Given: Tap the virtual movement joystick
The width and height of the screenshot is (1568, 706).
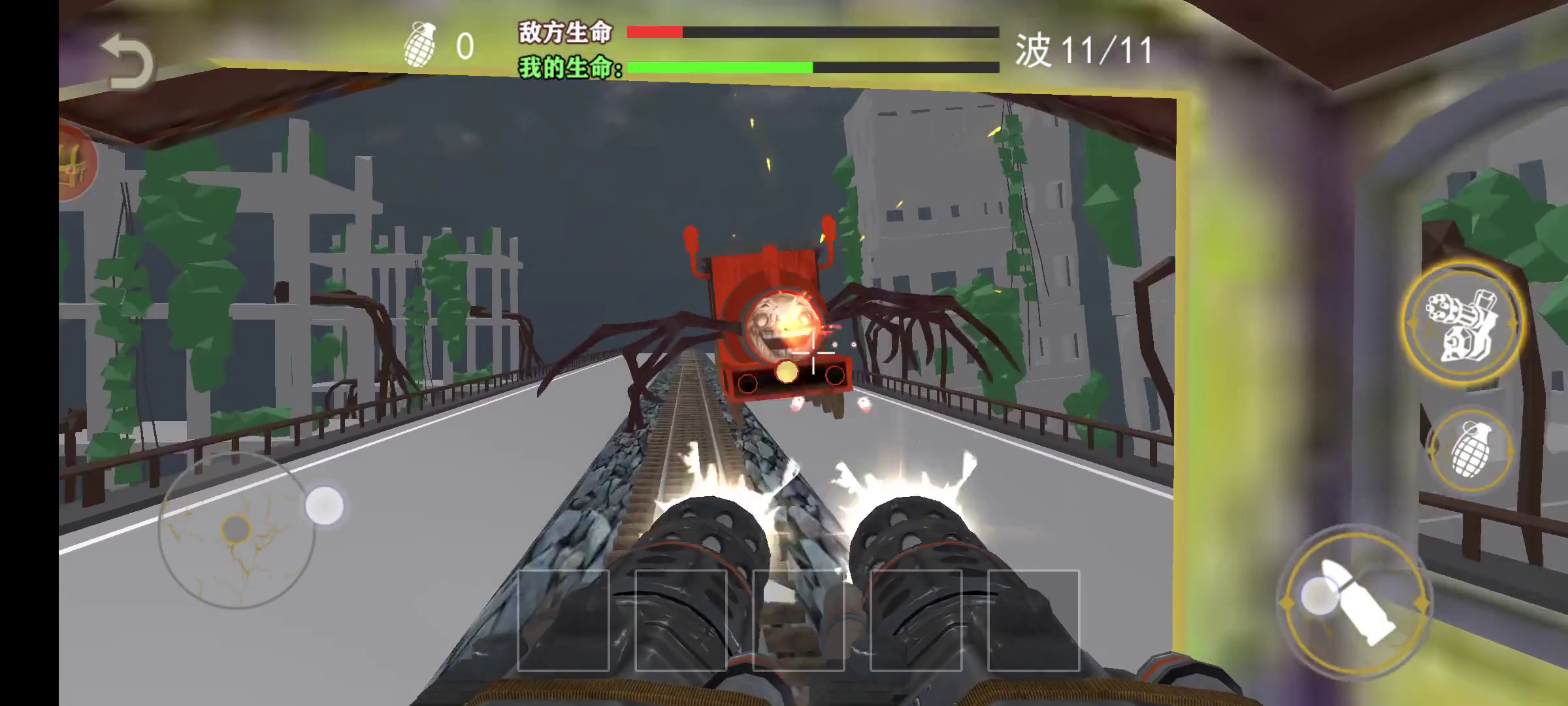Looking at the screenshot, I should (x=236, y=529).
